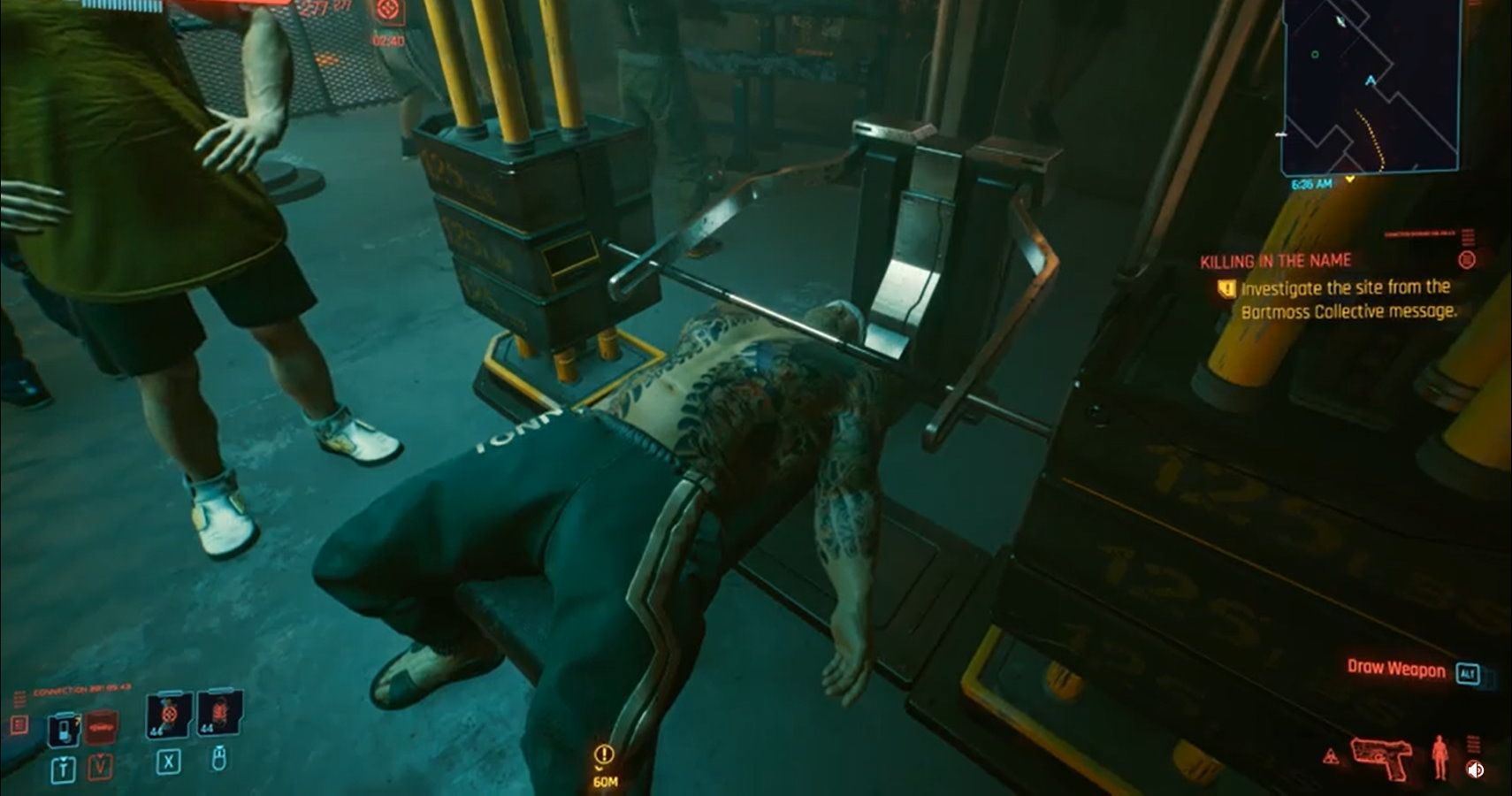1512x796 pixels.
Task: Click the quest objective warning badge
Action: click(x=1228, y=287)
